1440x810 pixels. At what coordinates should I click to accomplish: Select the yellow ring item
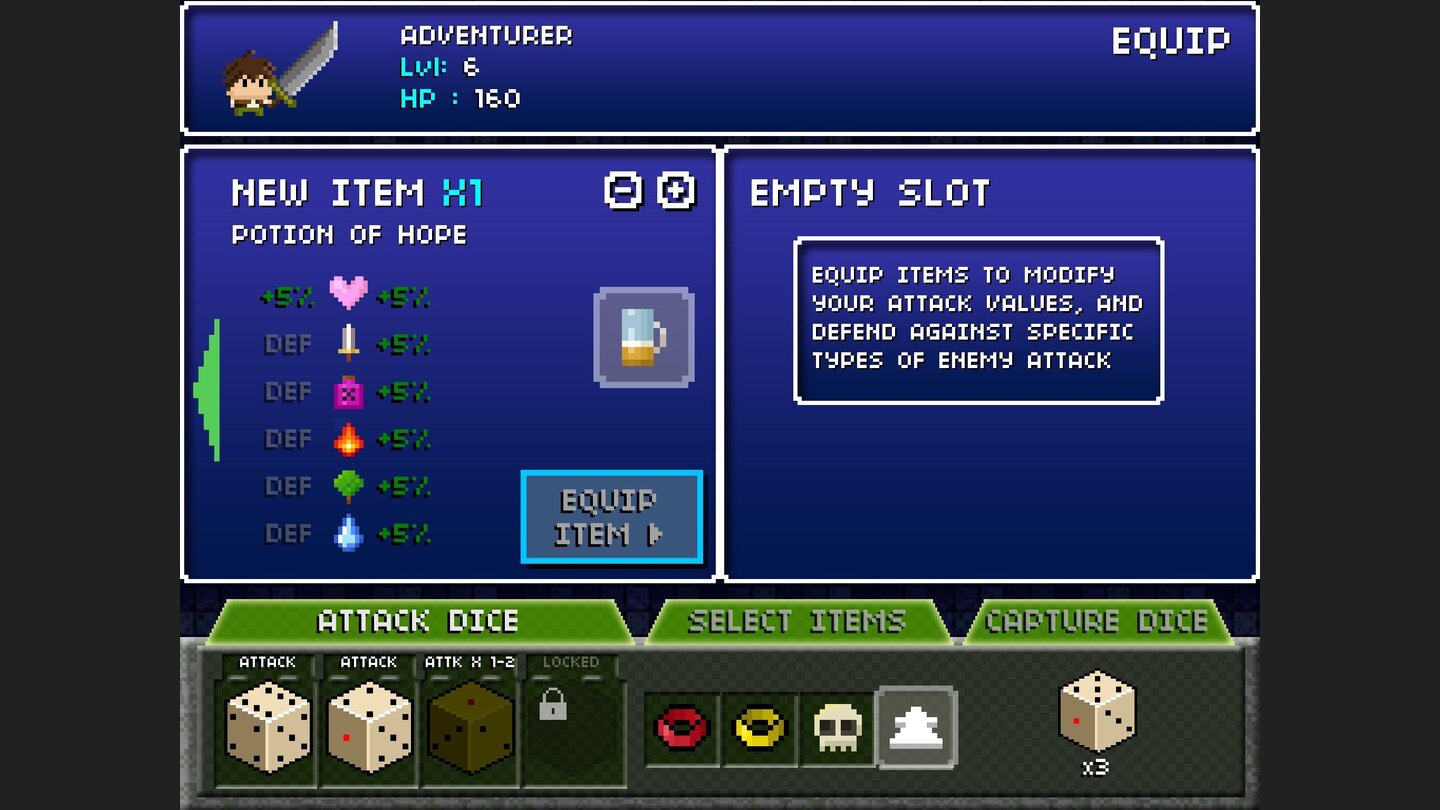coord(760,730)
